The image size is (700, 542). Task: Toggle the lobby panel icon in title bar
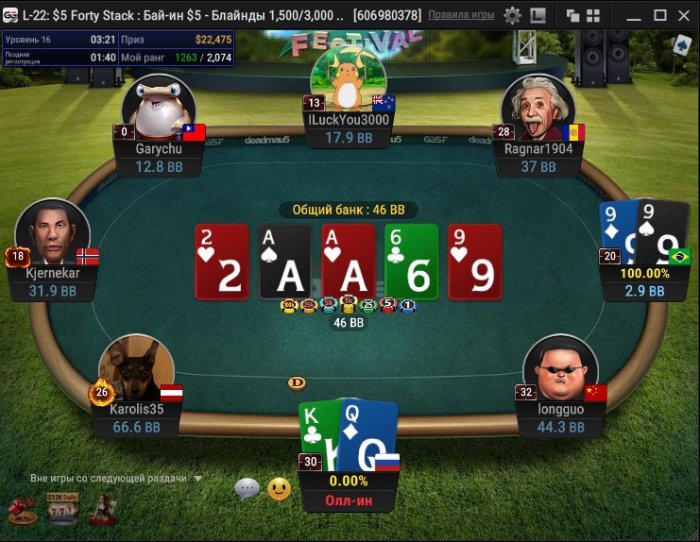(538, 15)
